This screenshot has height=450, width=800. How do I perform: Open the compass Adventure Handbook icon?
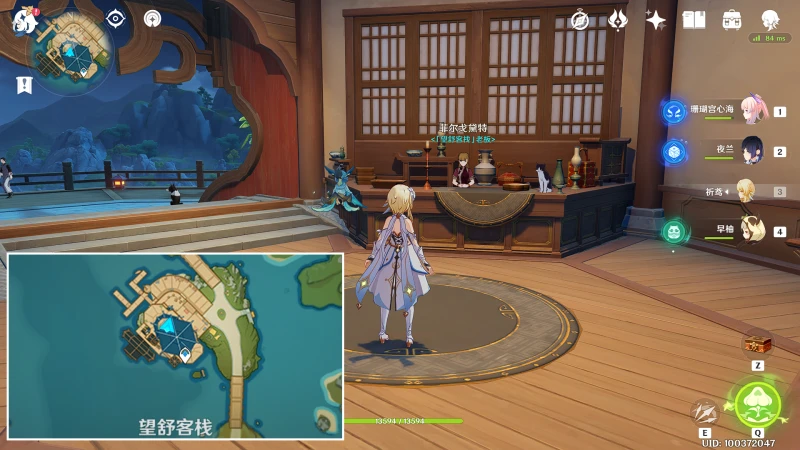click(580, 20)
